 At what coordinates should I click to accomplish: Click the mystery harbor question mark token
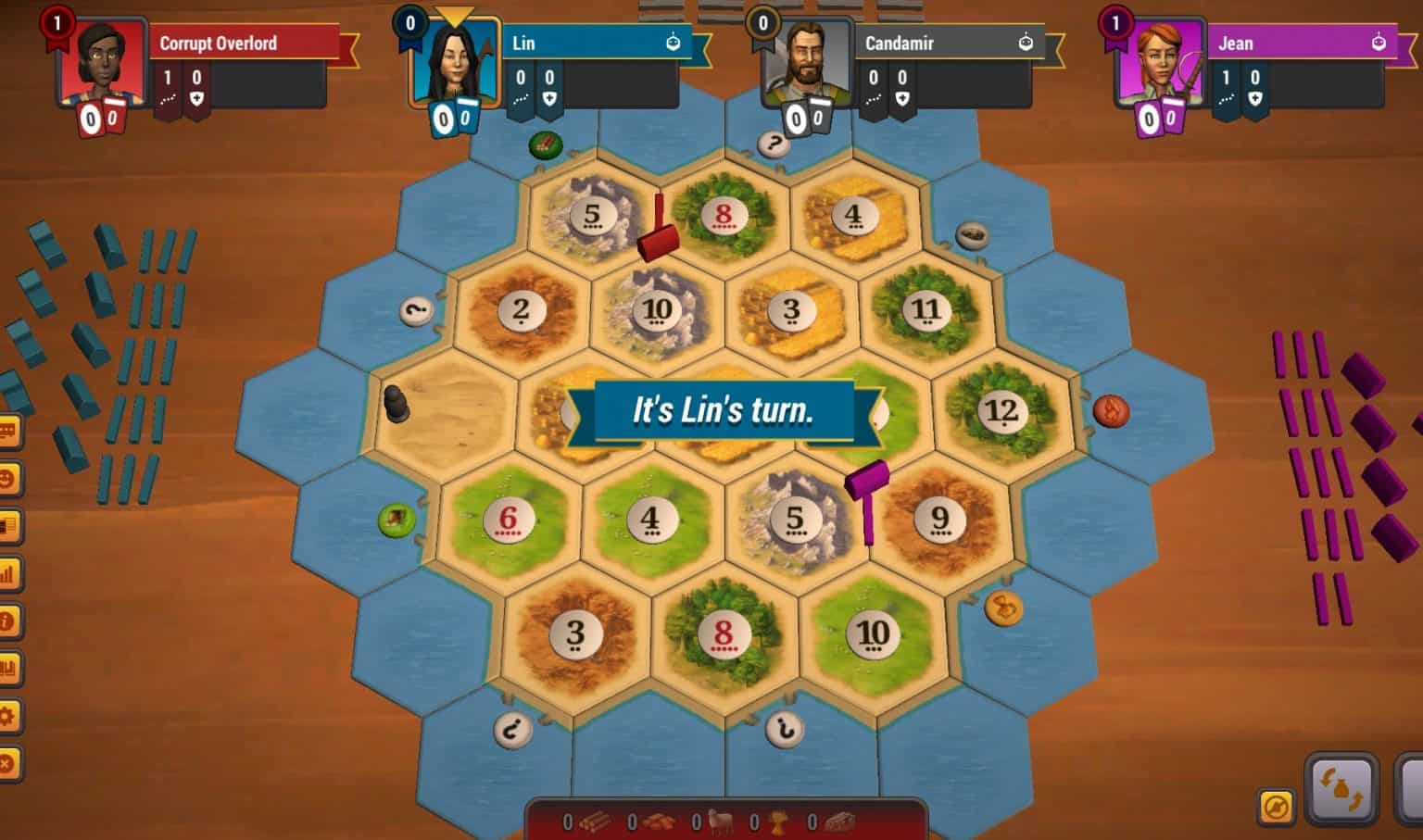click(x=774, y=144)
